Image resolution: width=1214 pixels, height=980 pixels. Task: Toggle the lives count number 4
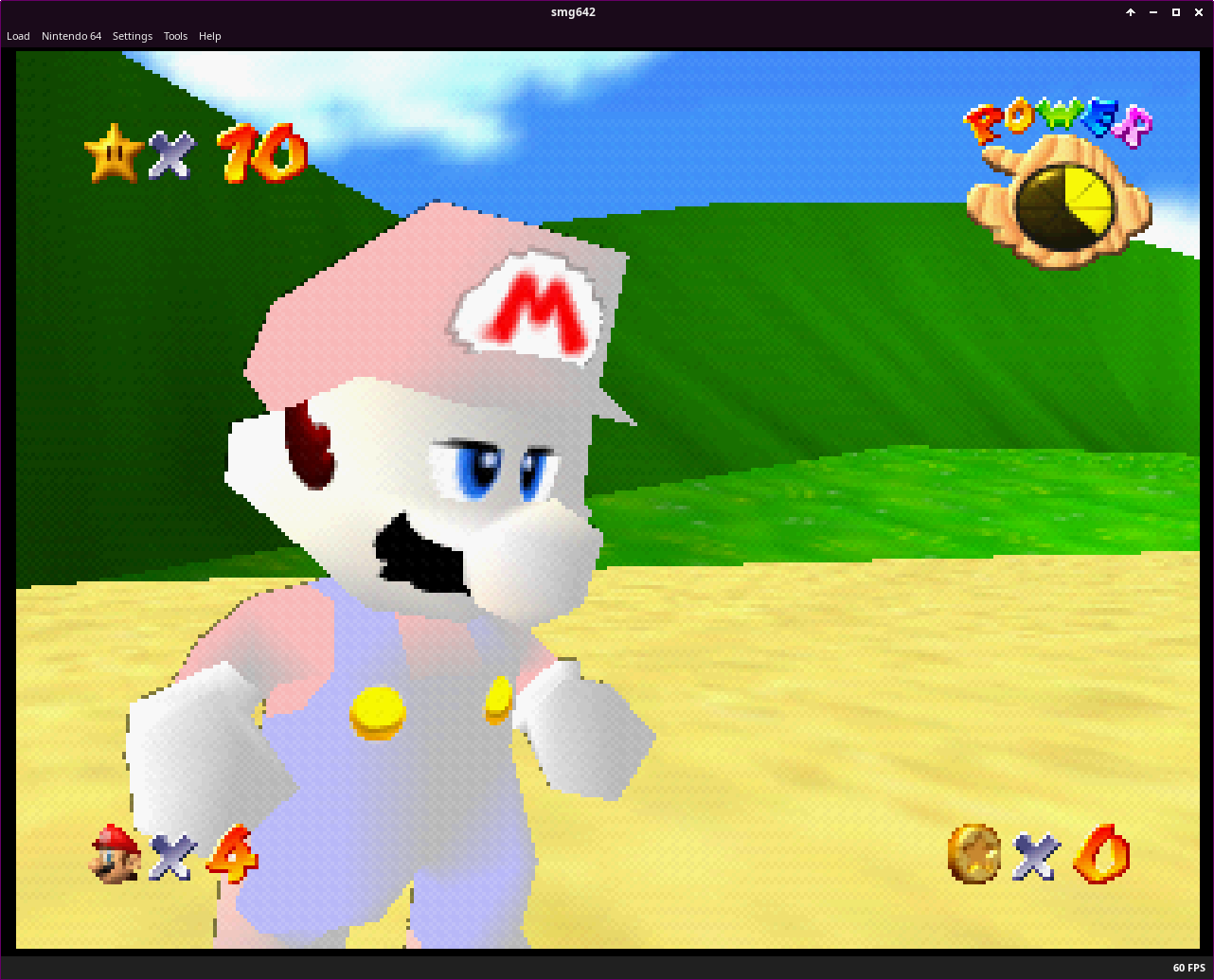click(234, 855)
